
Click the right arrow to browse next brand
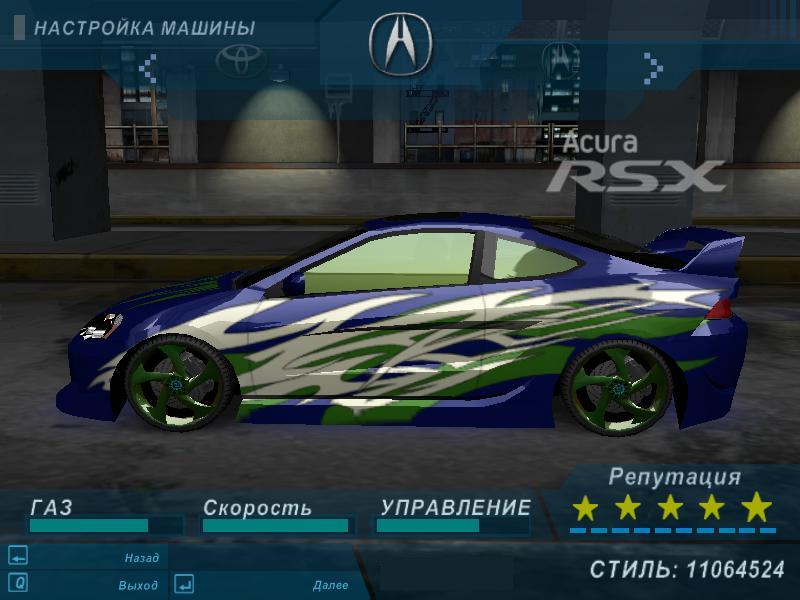pyautogui.click(x=653, y=68)
